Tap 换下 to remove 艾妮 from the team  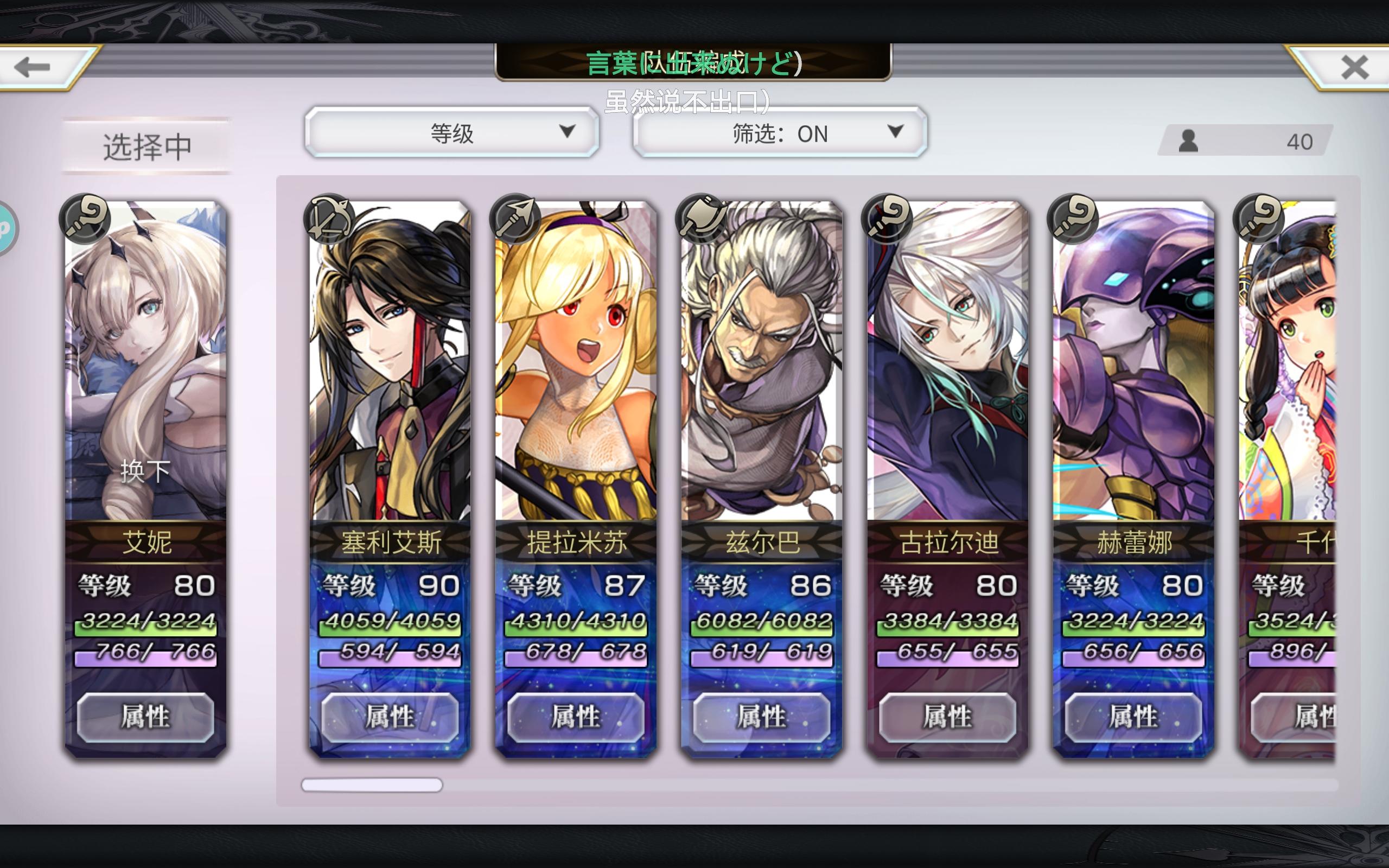(x=145, y=471)
